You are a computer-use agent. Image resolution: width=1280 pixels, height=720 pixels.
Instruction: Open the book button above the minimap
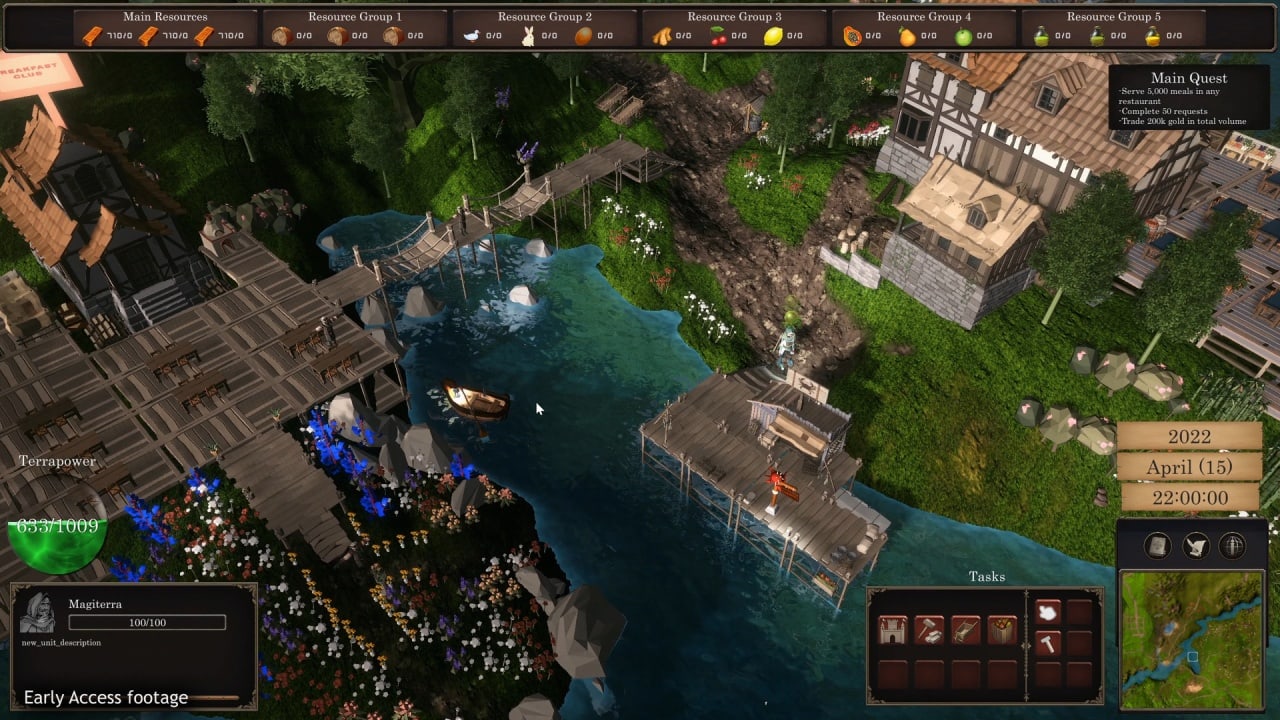point(1158,545)
